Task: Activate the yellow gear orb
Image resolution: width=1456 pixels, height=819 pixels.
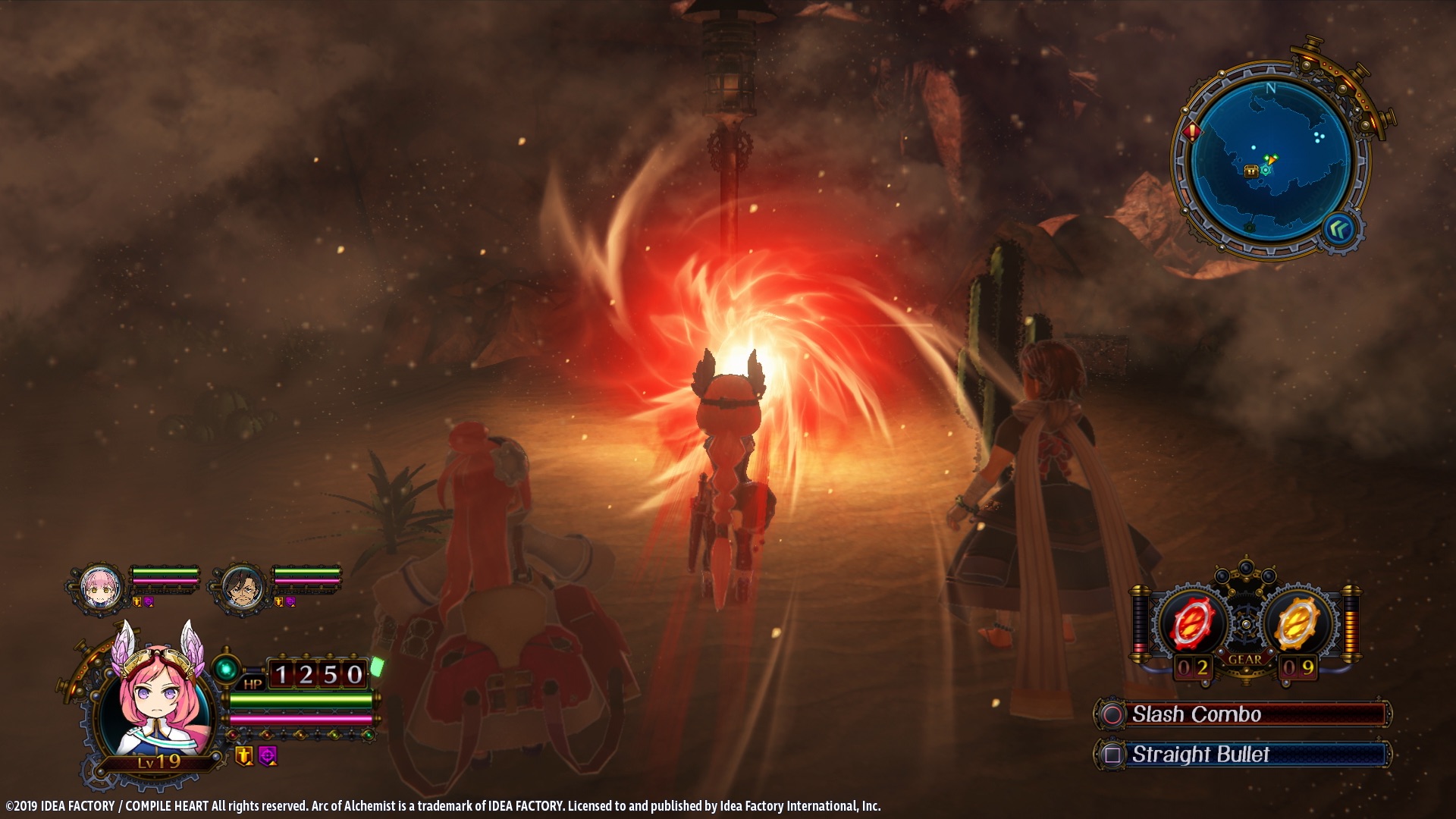Action: click(1298, 623)
